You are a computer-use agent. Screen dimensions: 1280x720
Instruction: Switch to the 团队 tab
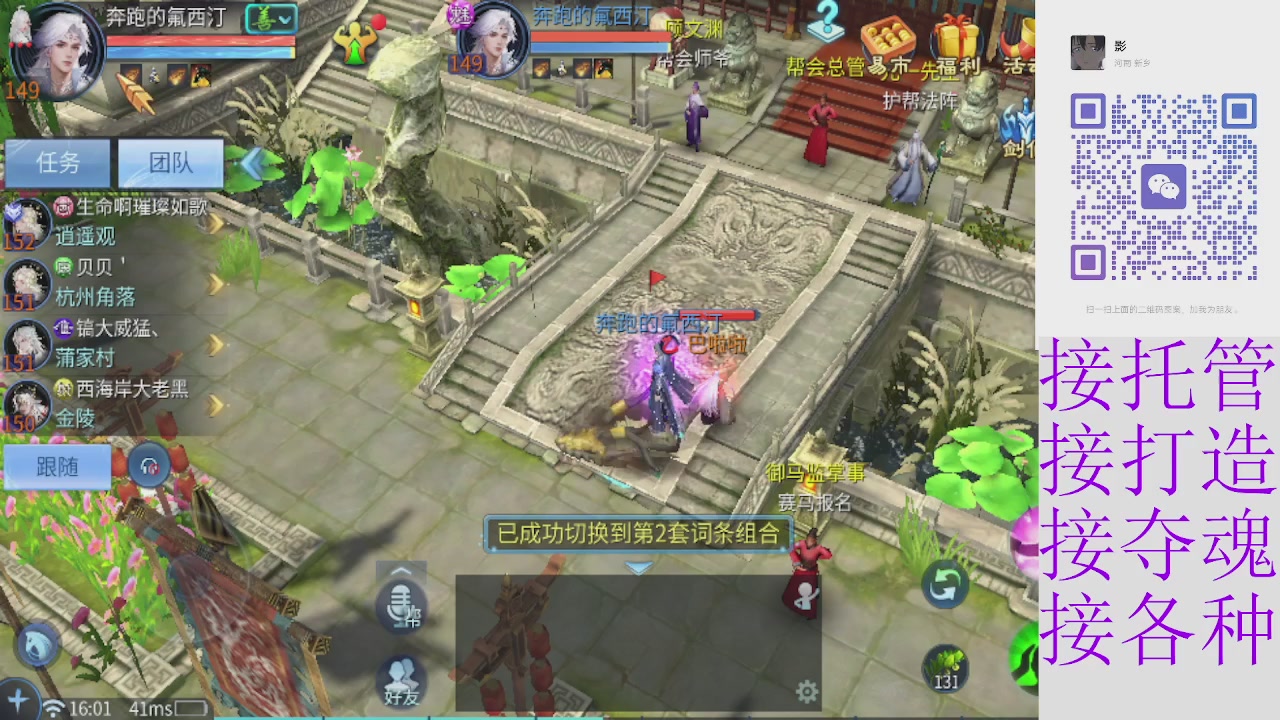pos(170,163)
